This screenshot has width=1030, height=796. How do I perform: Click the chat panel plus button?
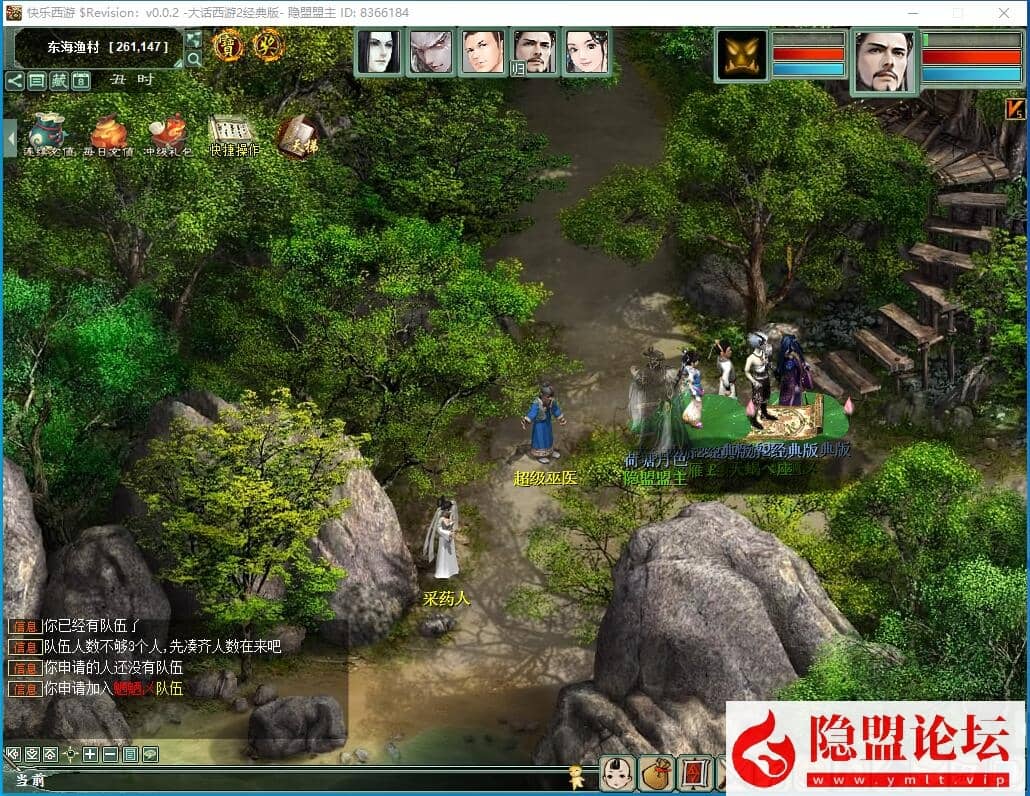[90, 754]
